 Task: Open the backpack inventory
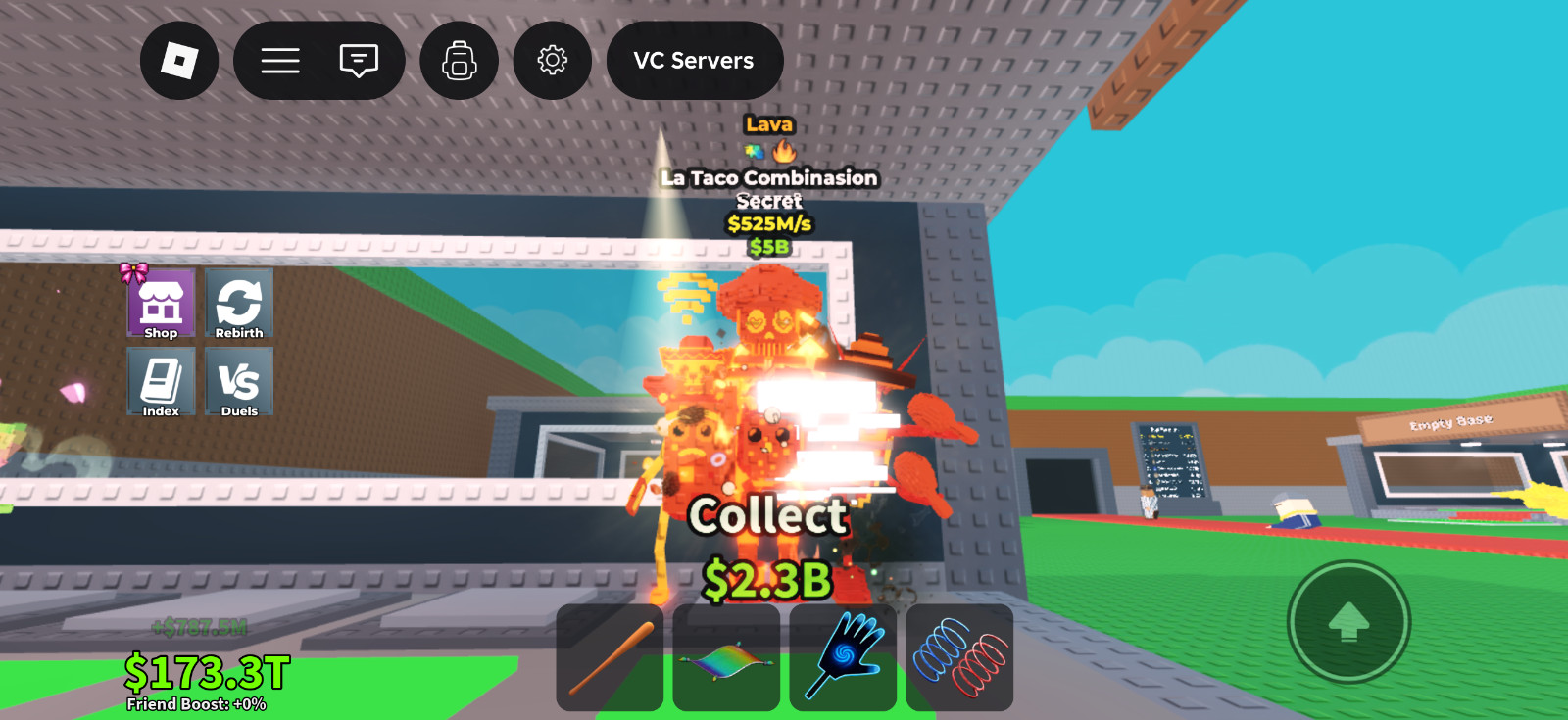(459, 60)
